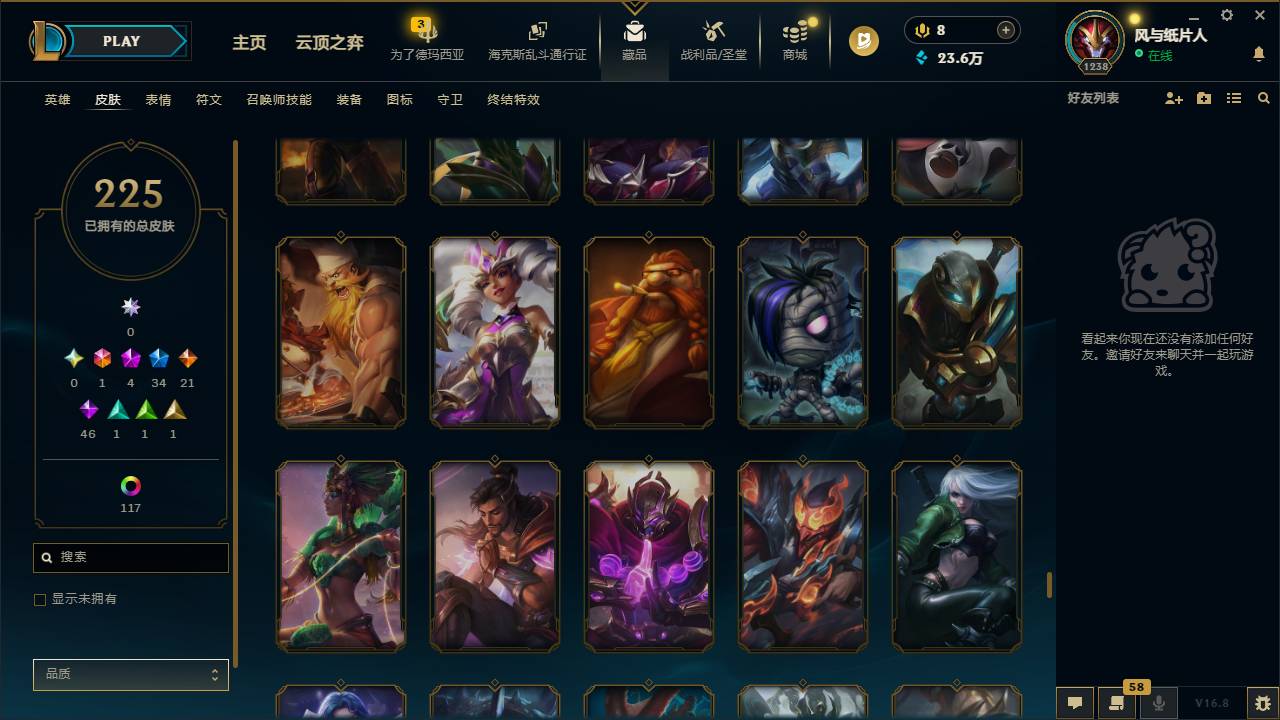Open the 表情 emotes tab
Screen dimensions: 1280x720
157,100
